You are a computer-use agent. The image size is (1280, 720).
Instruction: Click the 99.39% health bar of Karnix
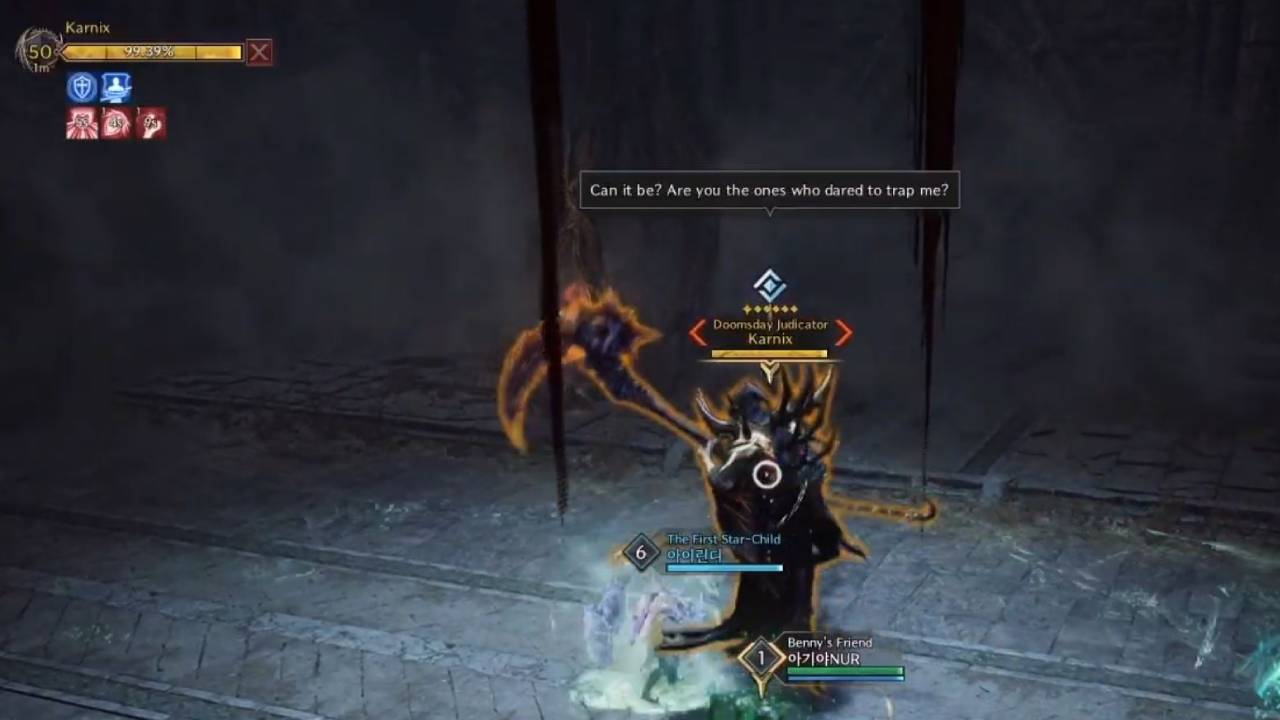click(x=150, y=52)
